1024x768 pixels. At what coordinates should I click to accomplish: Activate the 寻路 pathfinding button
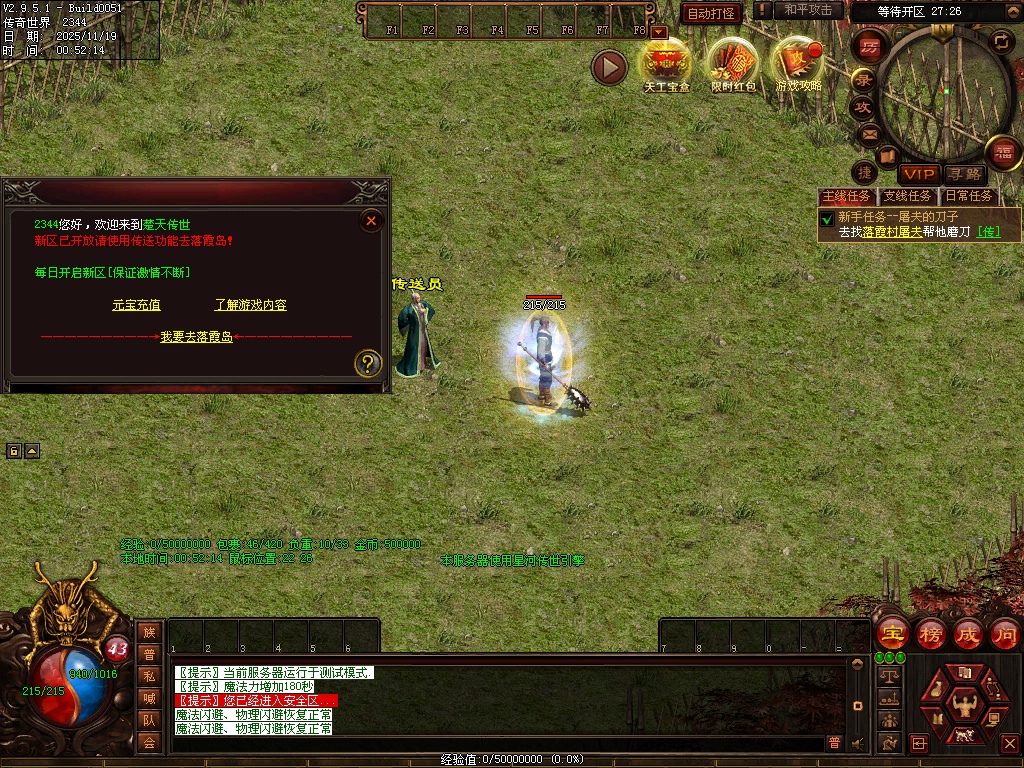pyautogui.click(x=964, y=175)
